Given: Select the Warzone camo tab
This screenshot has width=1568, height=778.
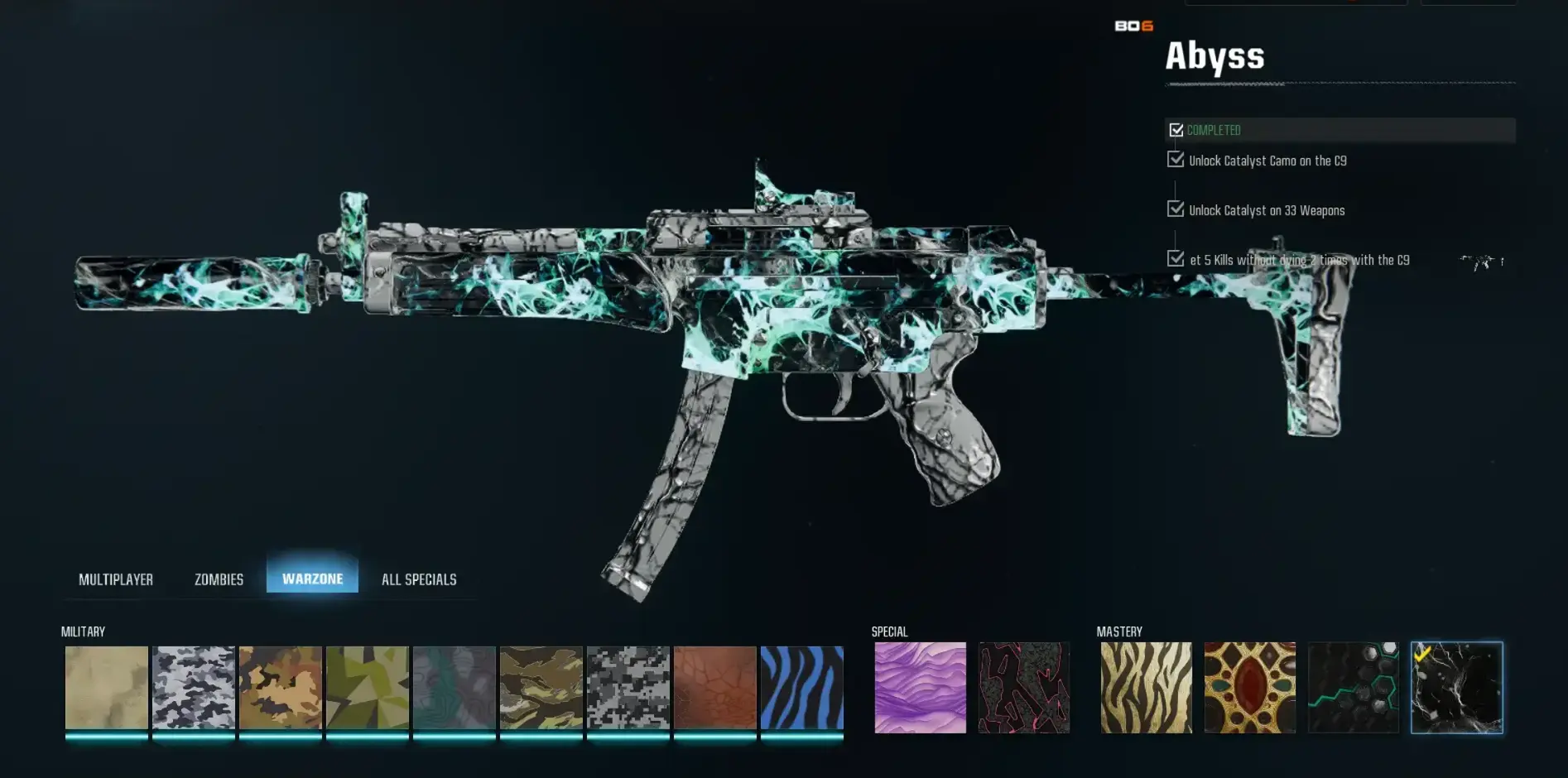Looking at the screenshot, I should (312, 579).
